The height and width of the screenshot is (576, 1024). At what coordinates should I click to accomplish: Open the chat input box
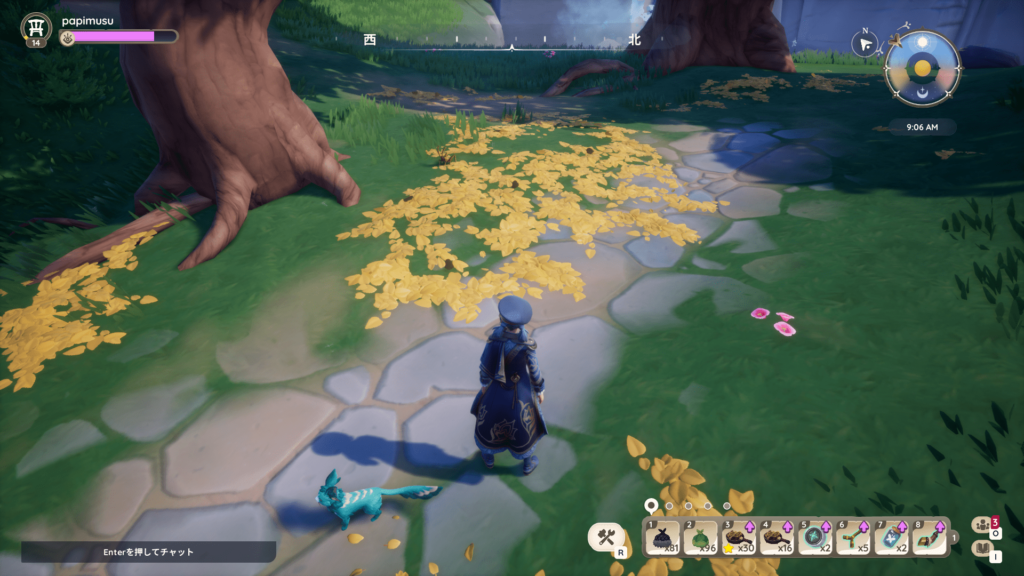coord(148,551)
